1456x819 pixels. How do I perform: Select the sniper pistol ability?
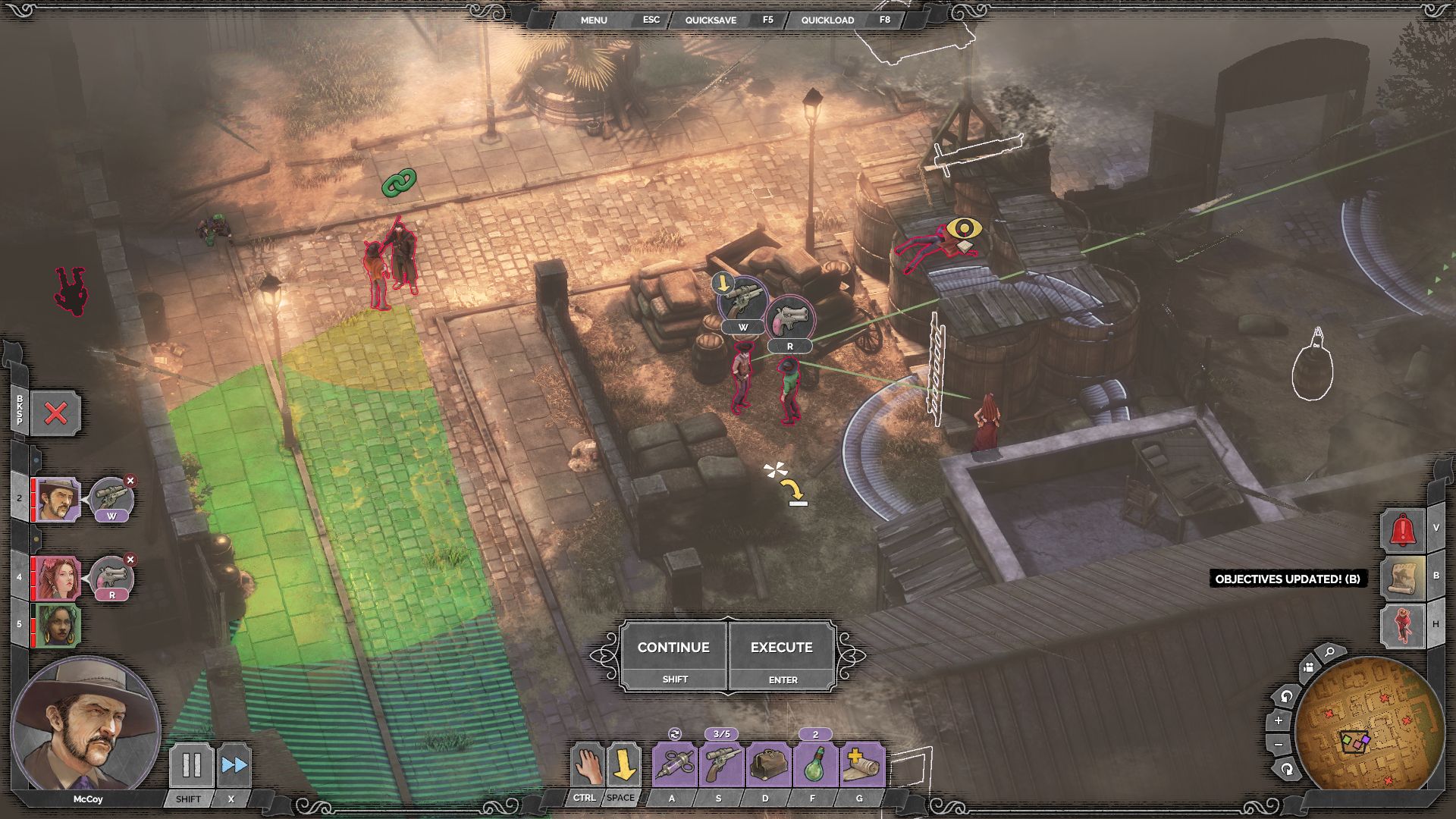tap(720, 764)
